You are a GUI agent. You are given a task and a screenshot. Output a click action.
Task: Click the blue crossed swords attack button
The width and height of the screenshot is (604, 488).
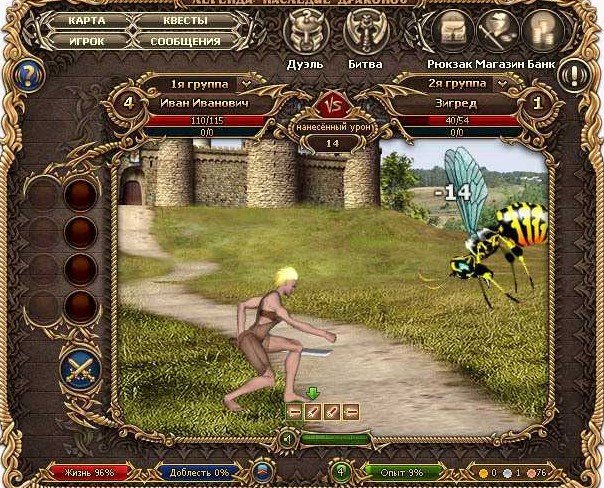pos(79,367)
